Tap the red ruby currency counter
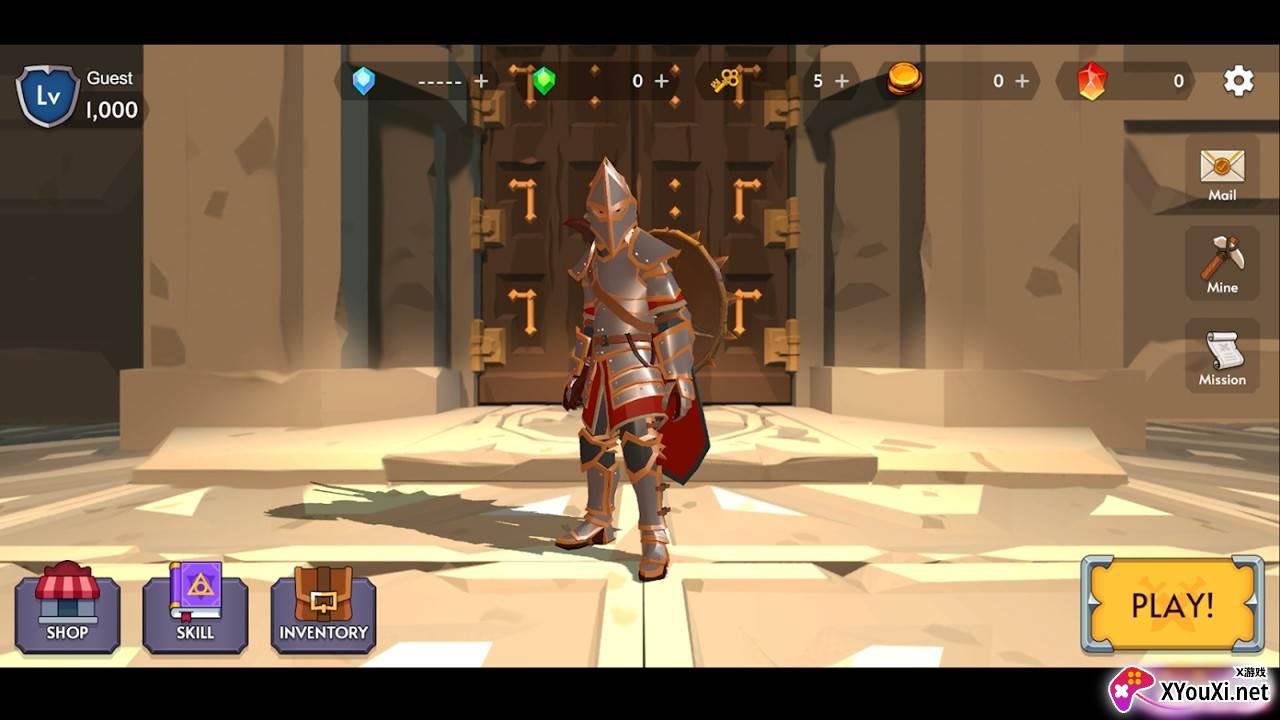The image size is (1280, 720). [1130, 81]
